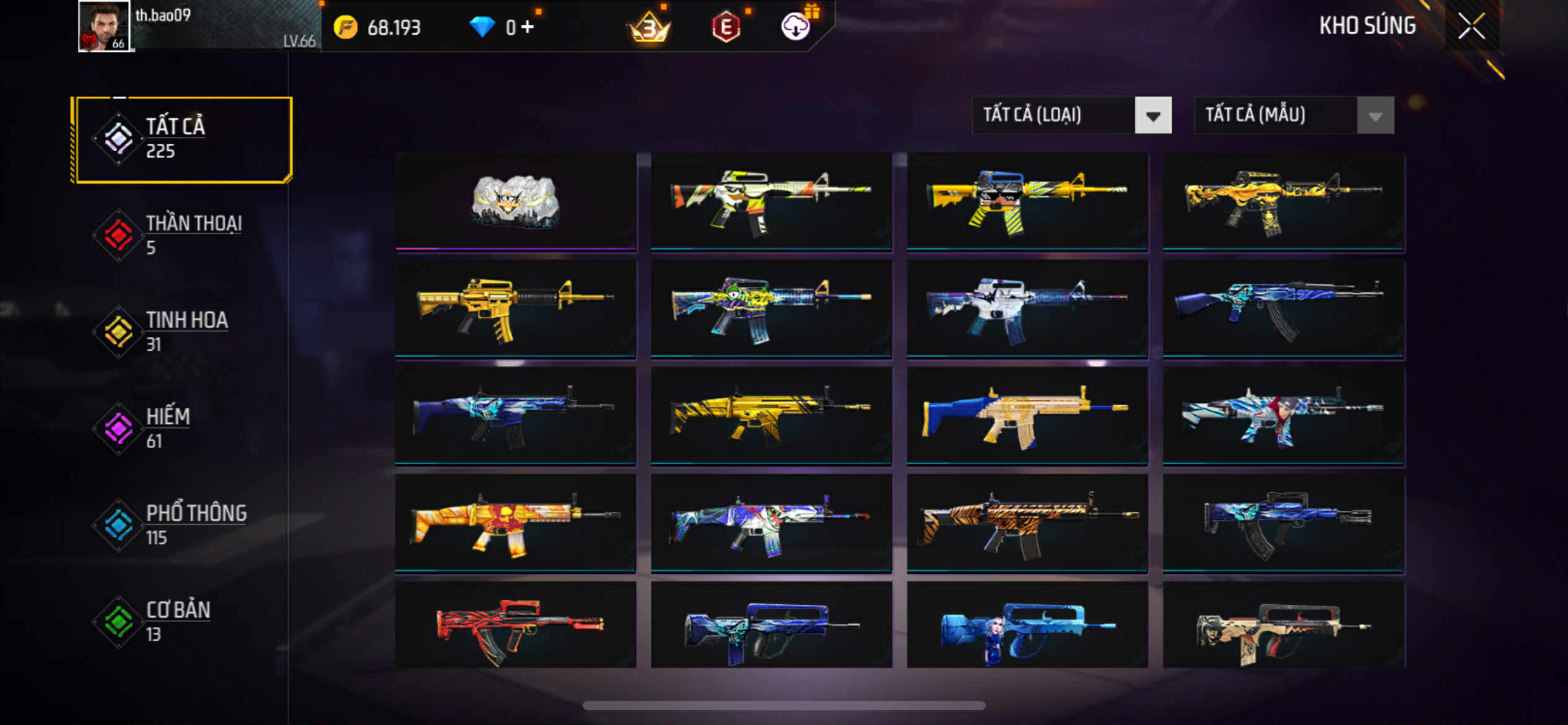Screen dimensions: 1568x725
Task: Add diamonds with the plus button
Action: coord(527,27)
